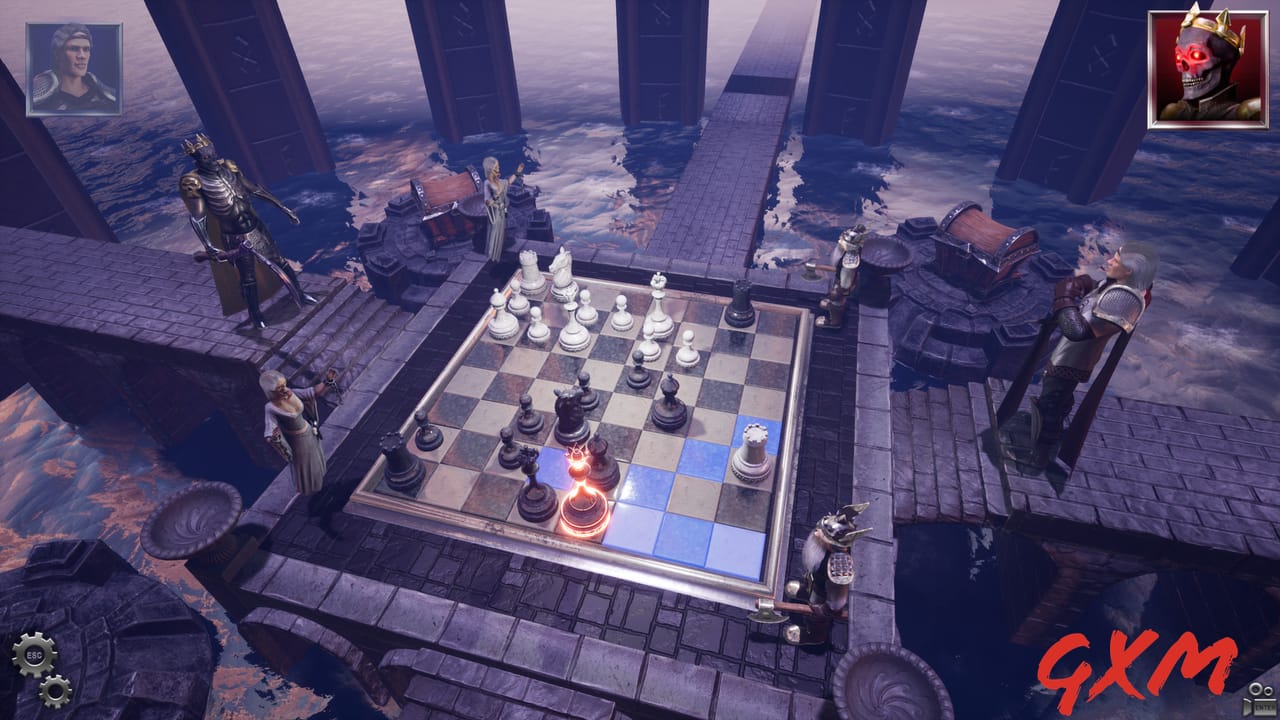The height and width of the screenshot is (720, 1280).
Task: Click the armored dwarf figure below the board
Action: pos(830,560)
